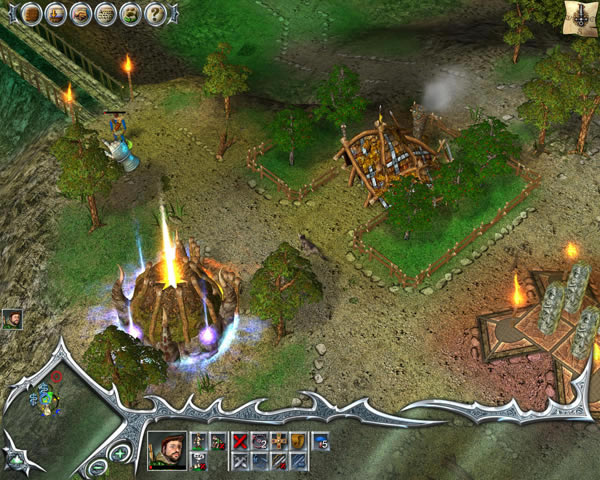This screenshot has width=600, height=480.
Task: Select the crossed swords attack command
Action: coord(240,461)
